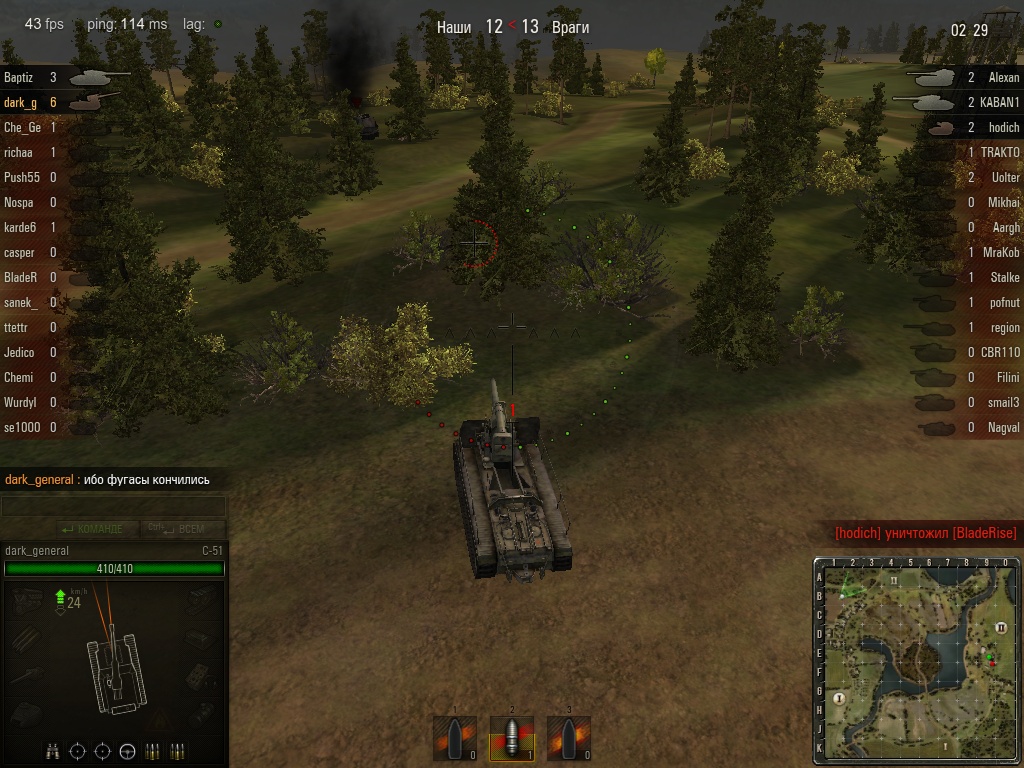Select the empty shell slot numbered 1

tap(454, 738)
